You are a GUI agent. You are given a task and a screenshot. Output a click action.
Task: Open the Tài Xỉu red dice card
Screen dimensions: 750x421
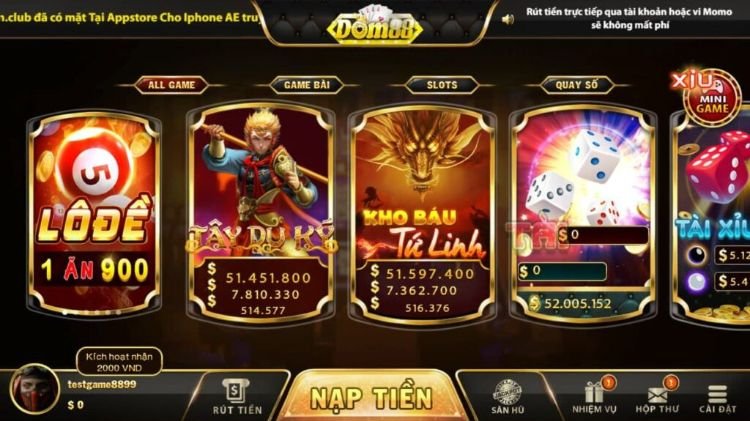pyautogui.click(x=715, y=215)
